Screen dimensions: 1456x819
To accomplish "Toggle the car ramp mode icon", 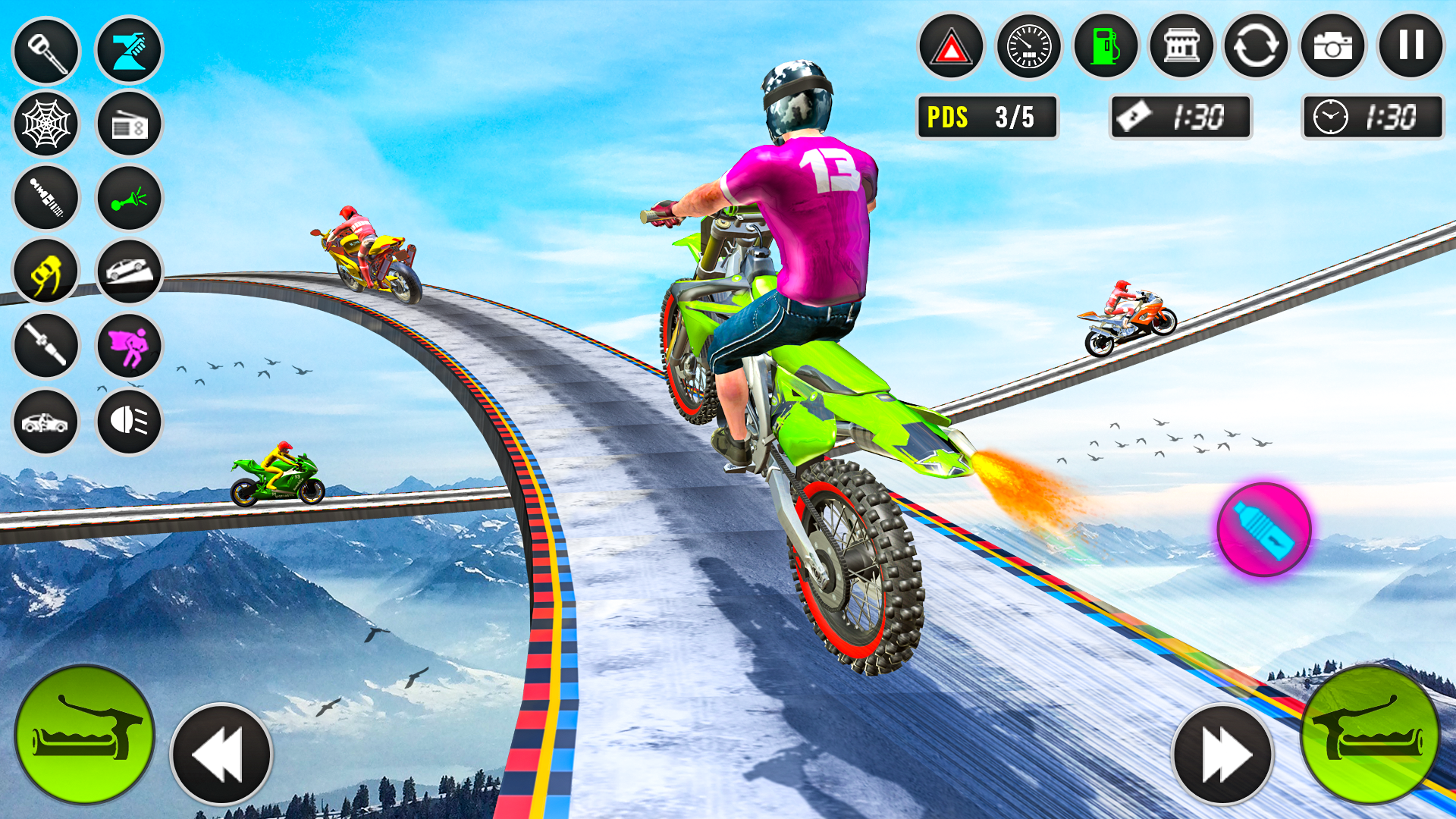I will pos(129,271).
